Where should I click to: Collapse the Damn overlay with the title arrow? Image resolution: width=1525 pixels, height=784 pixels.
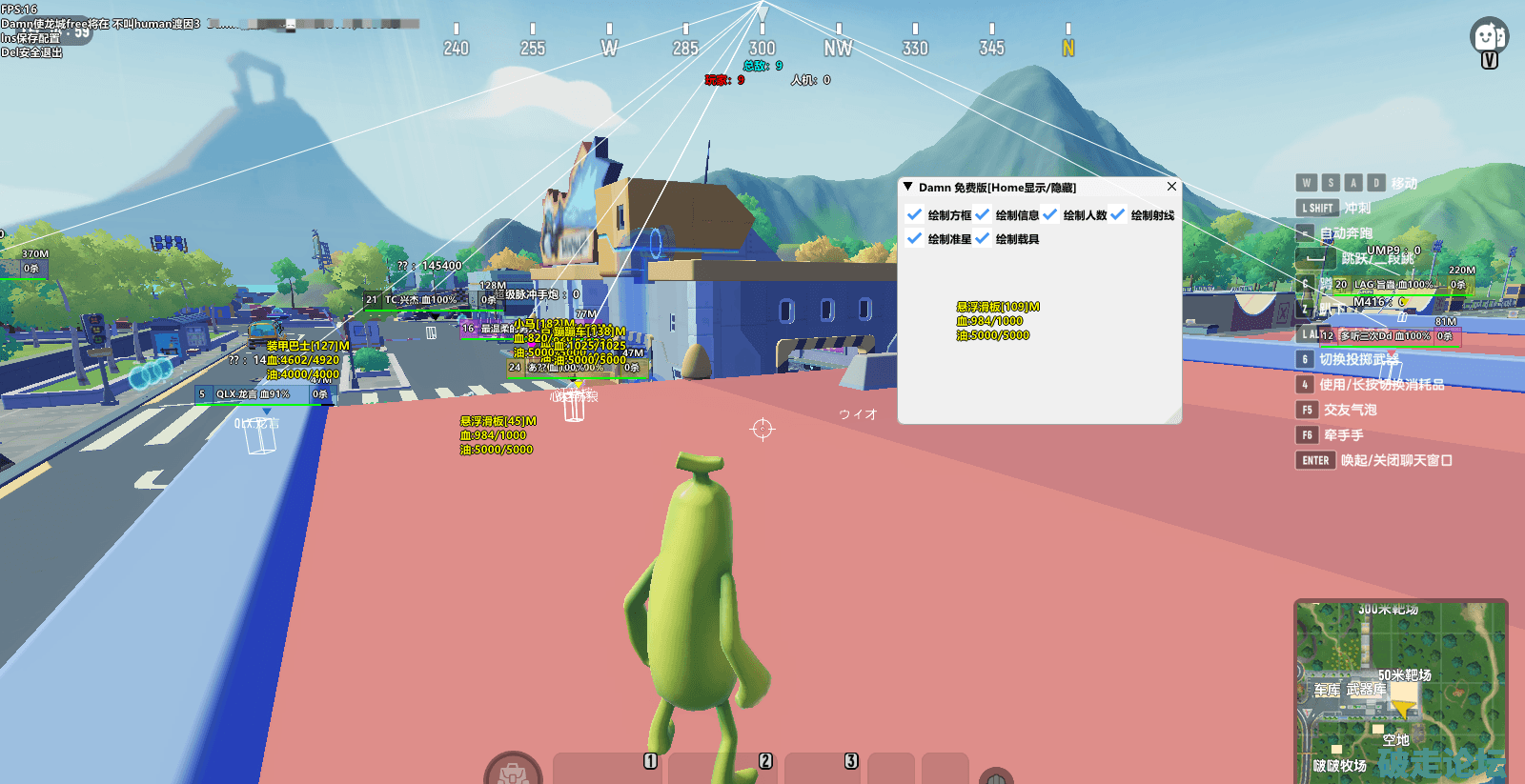tap(908, 187)
